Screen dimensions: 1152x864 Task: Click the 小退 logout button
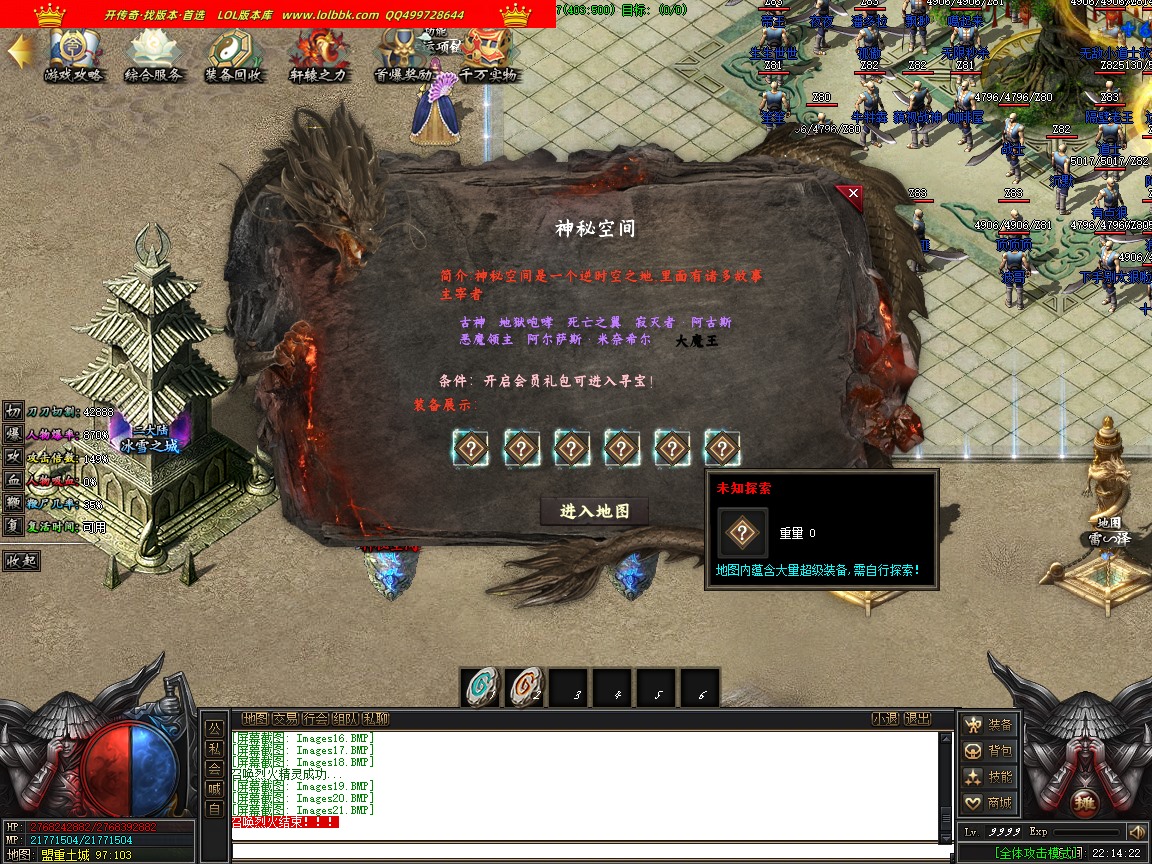(885, 718)
